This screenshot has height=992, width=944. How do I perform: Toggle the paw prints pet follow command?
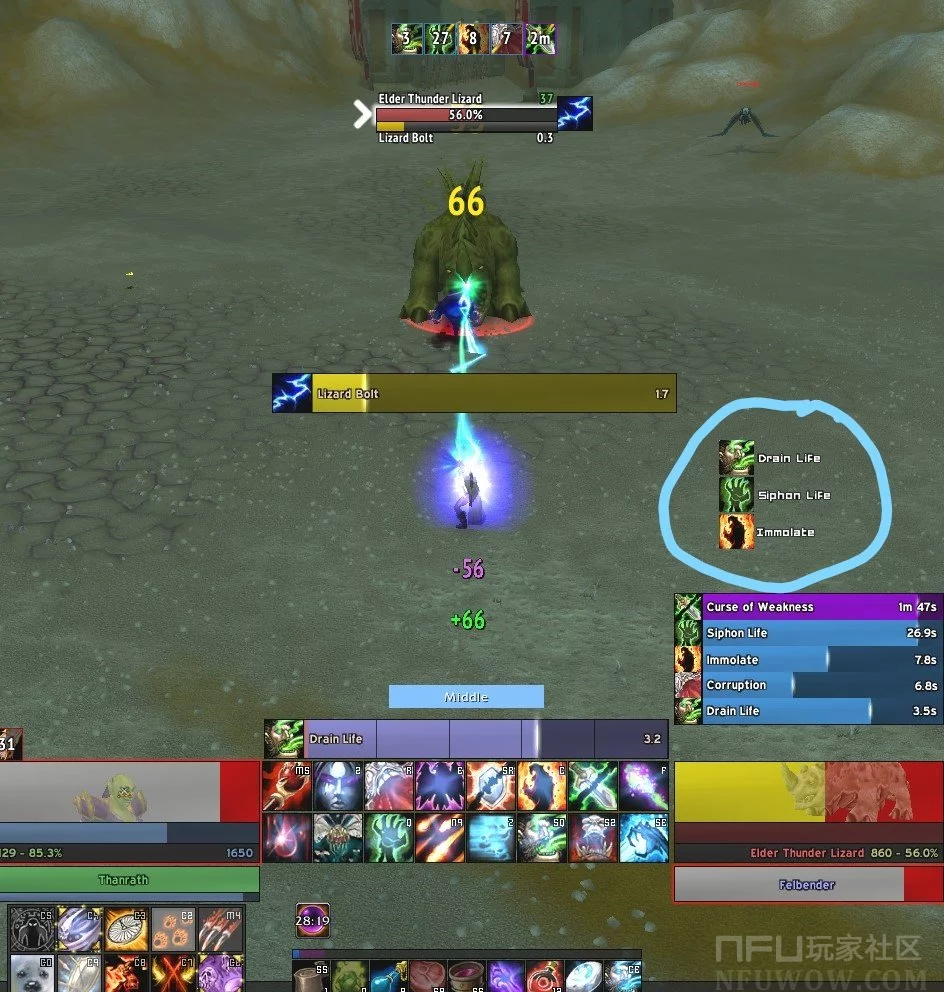tap(174, 929)
